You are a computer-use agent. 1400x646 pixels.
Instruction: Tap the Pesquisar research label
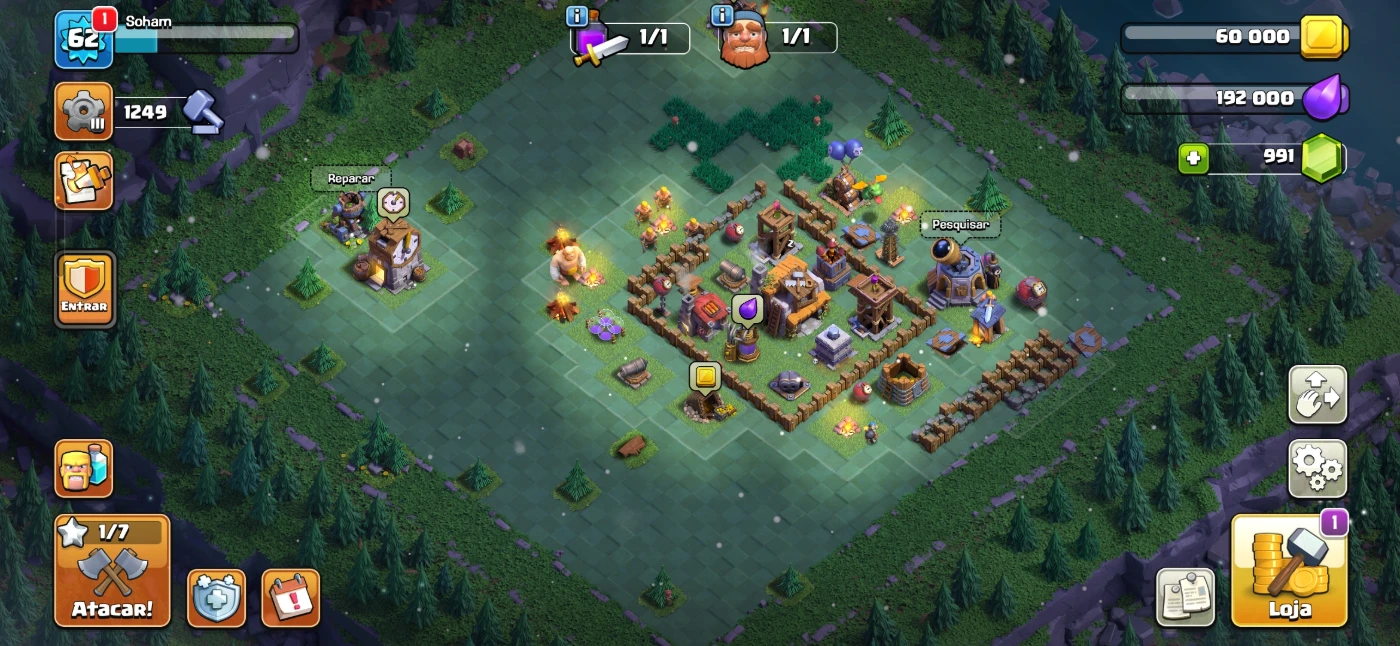tap(960, 225)
